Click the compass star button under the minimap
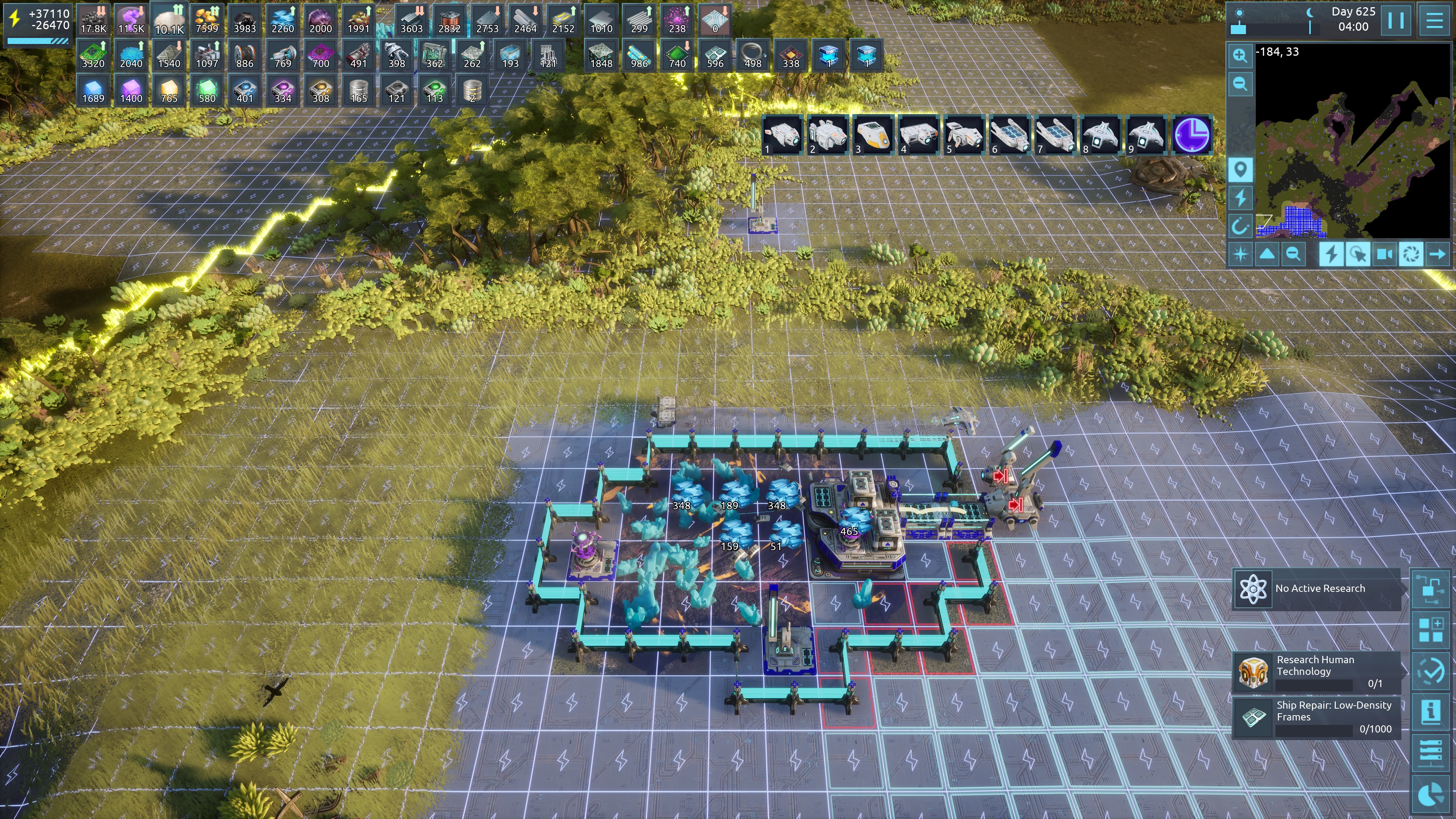Image resolution: width=1456 pixels, height=819 pixels. pos(1240,254)
